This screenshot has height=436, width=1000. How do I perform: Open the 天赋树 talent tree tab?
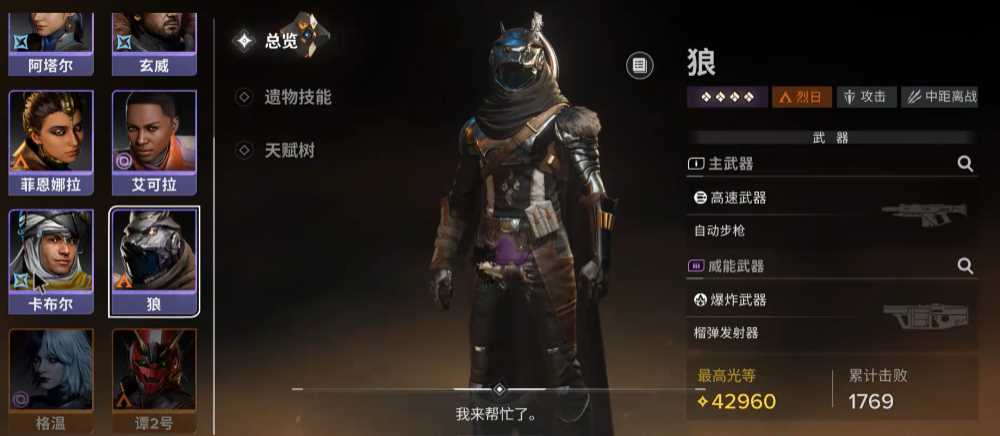(288, 150)
